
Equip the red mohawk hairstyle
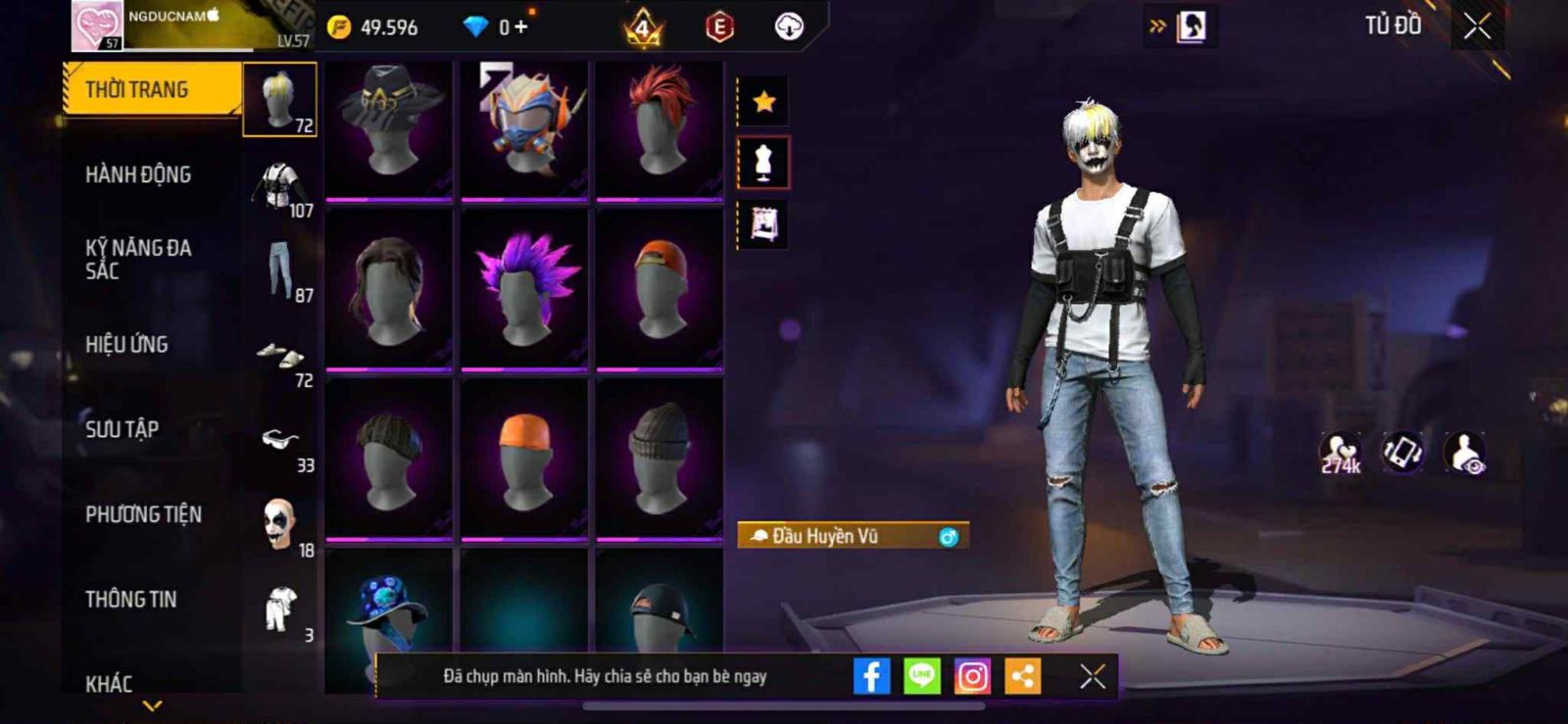click(x=660, y=127)
